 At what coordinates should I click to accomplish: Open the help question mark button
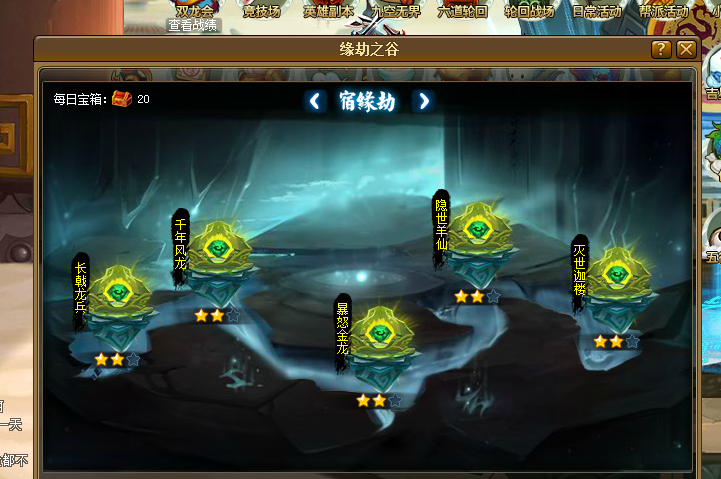(661, 49)
